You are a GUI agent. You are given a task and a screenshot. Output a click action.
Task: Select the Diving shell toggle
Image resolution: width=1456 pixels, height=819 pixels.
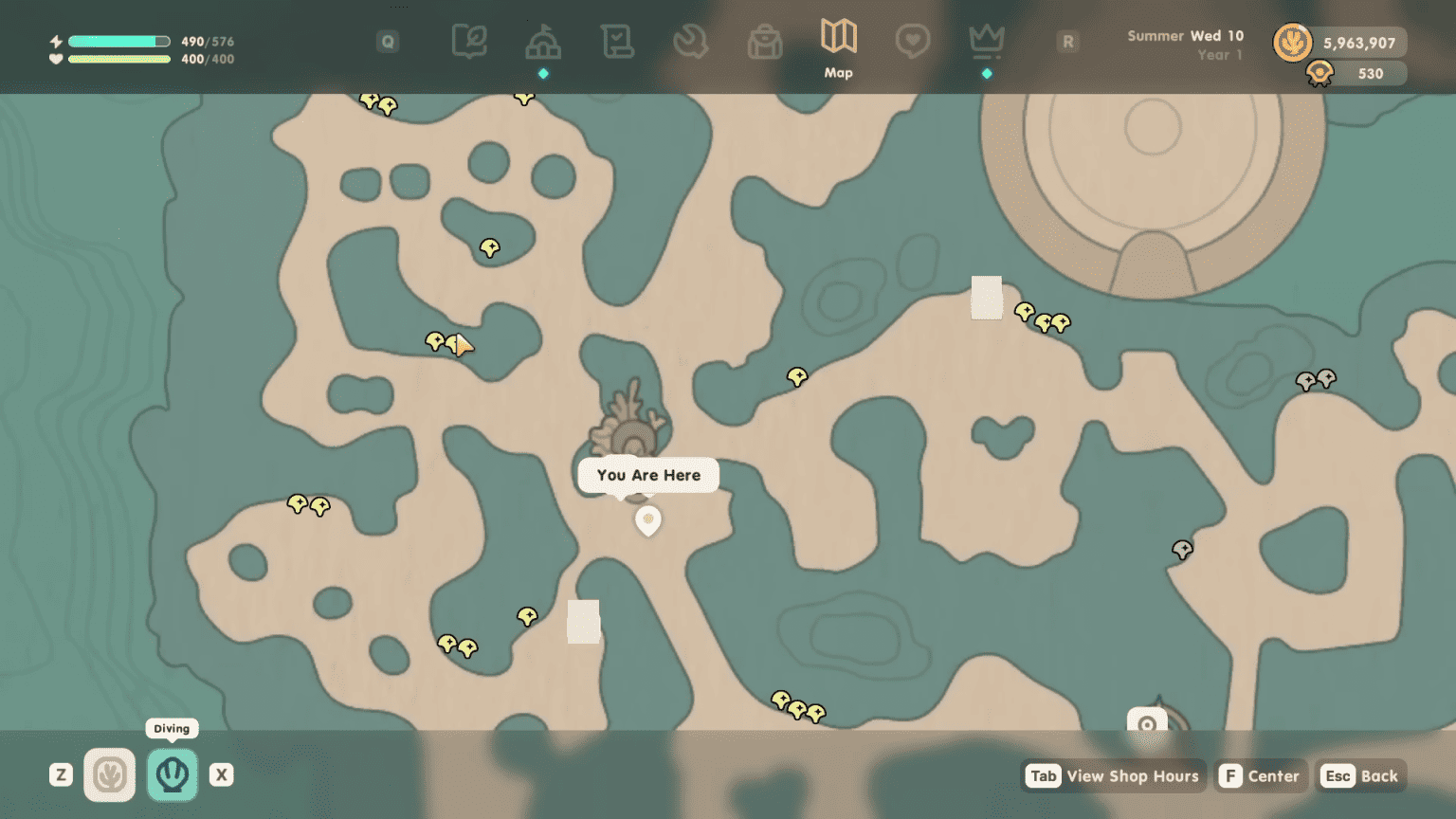[172, 774]
